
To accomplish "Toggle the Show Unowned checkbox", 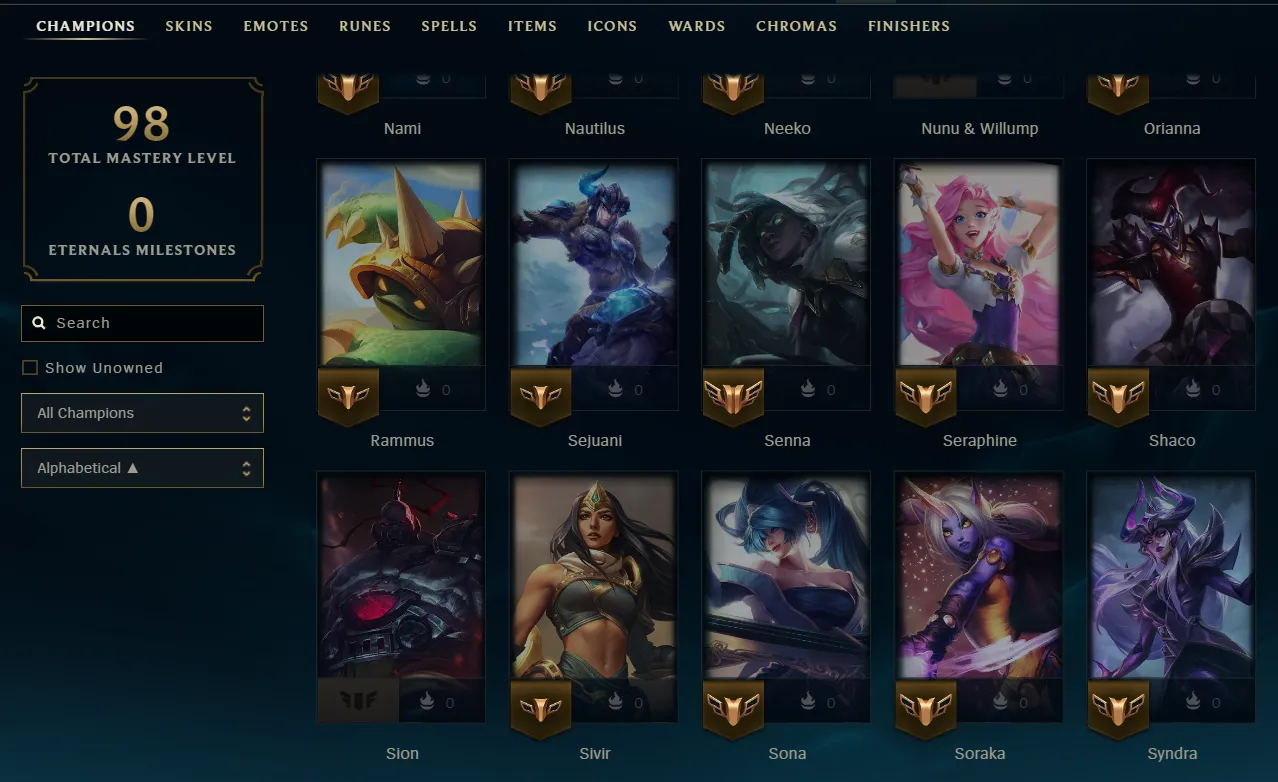I will click(x=30, y=368).
